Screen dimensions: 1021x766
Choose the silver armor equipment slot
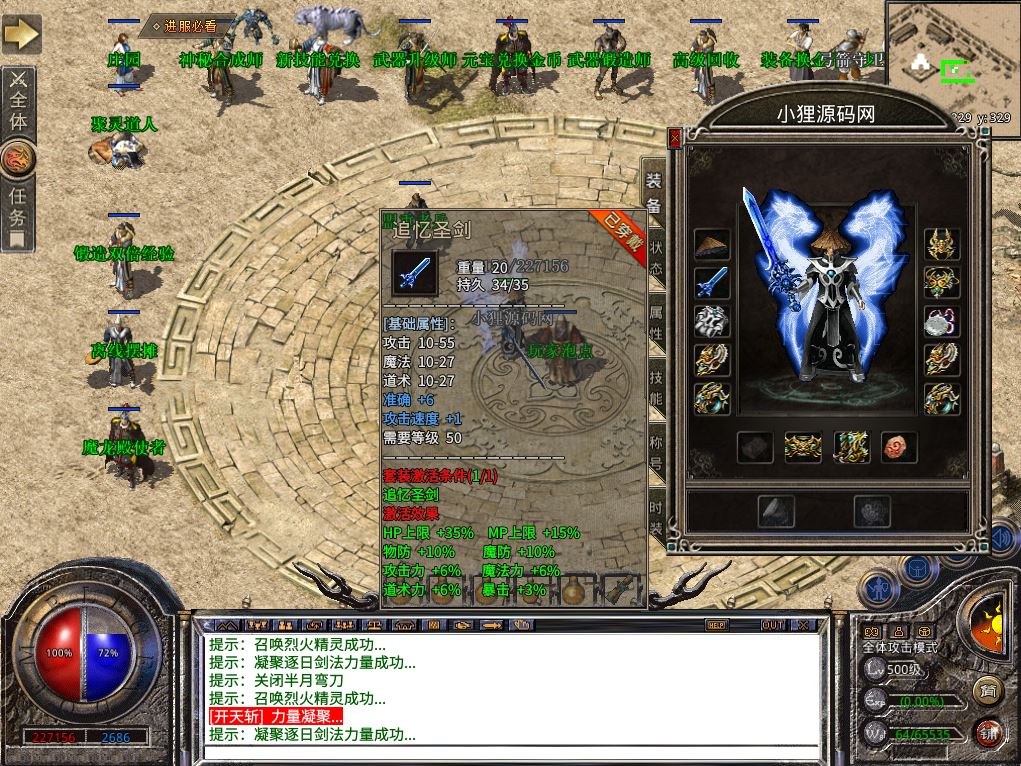click(x=712, y=321)
